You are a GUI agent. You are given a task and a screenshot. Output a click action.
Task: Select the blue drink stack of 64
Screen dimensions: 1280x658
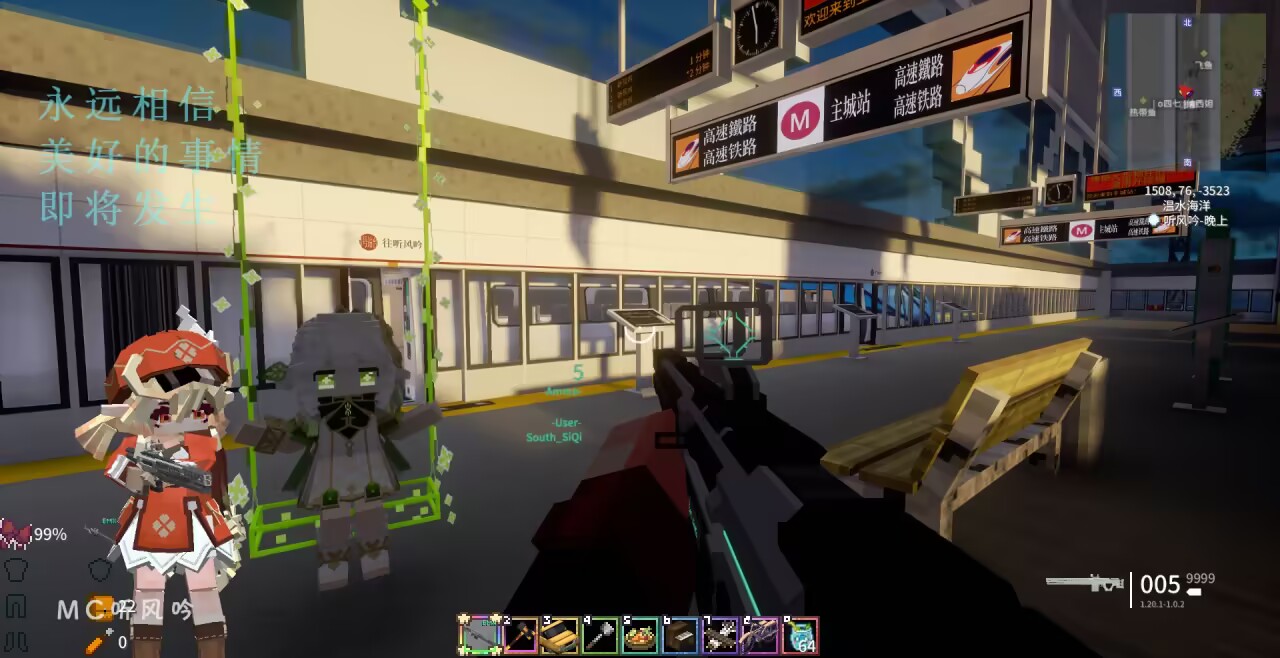point(800,635)
